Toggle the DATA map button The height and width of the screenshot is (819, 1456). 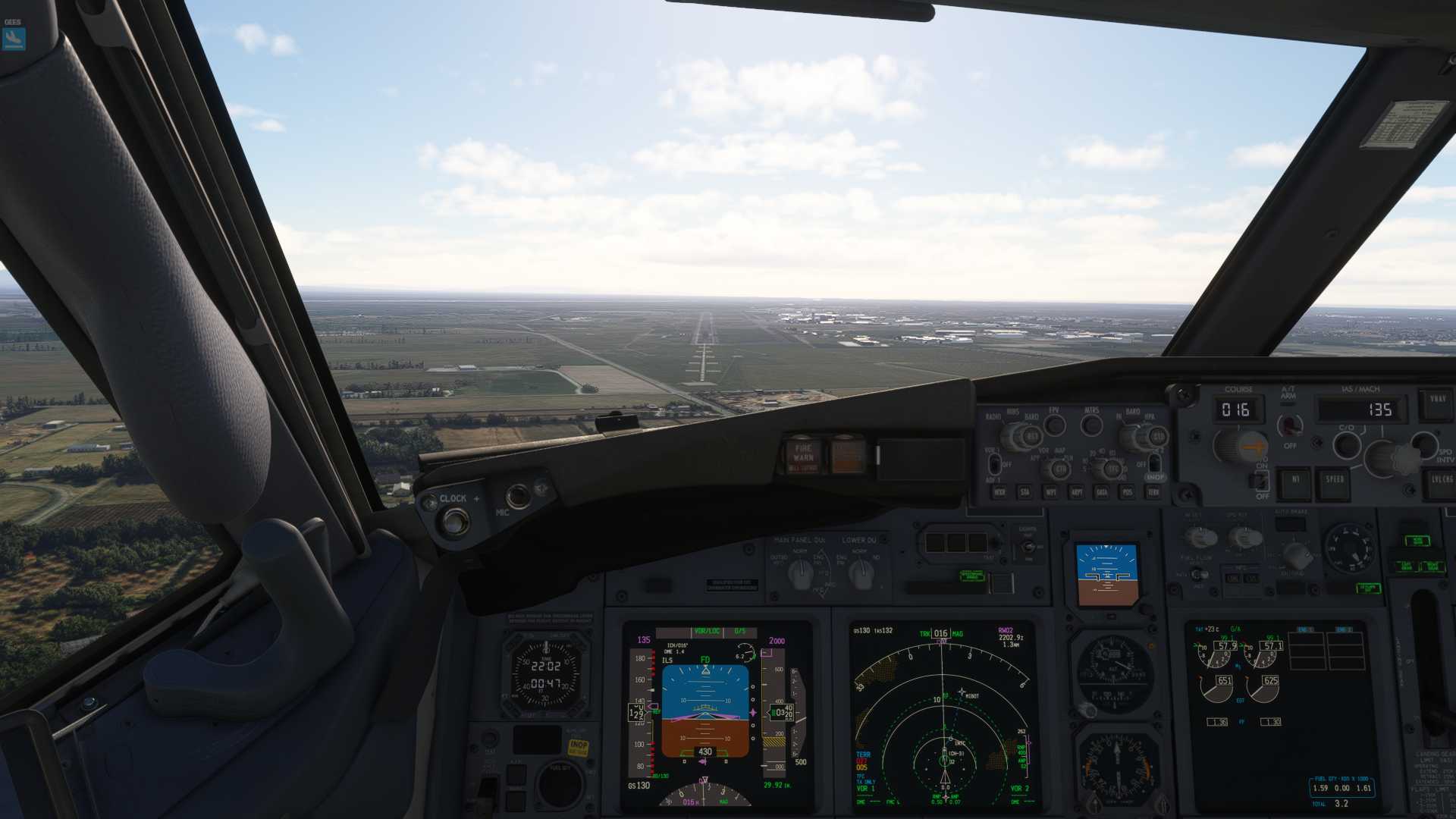point(1102,492)
